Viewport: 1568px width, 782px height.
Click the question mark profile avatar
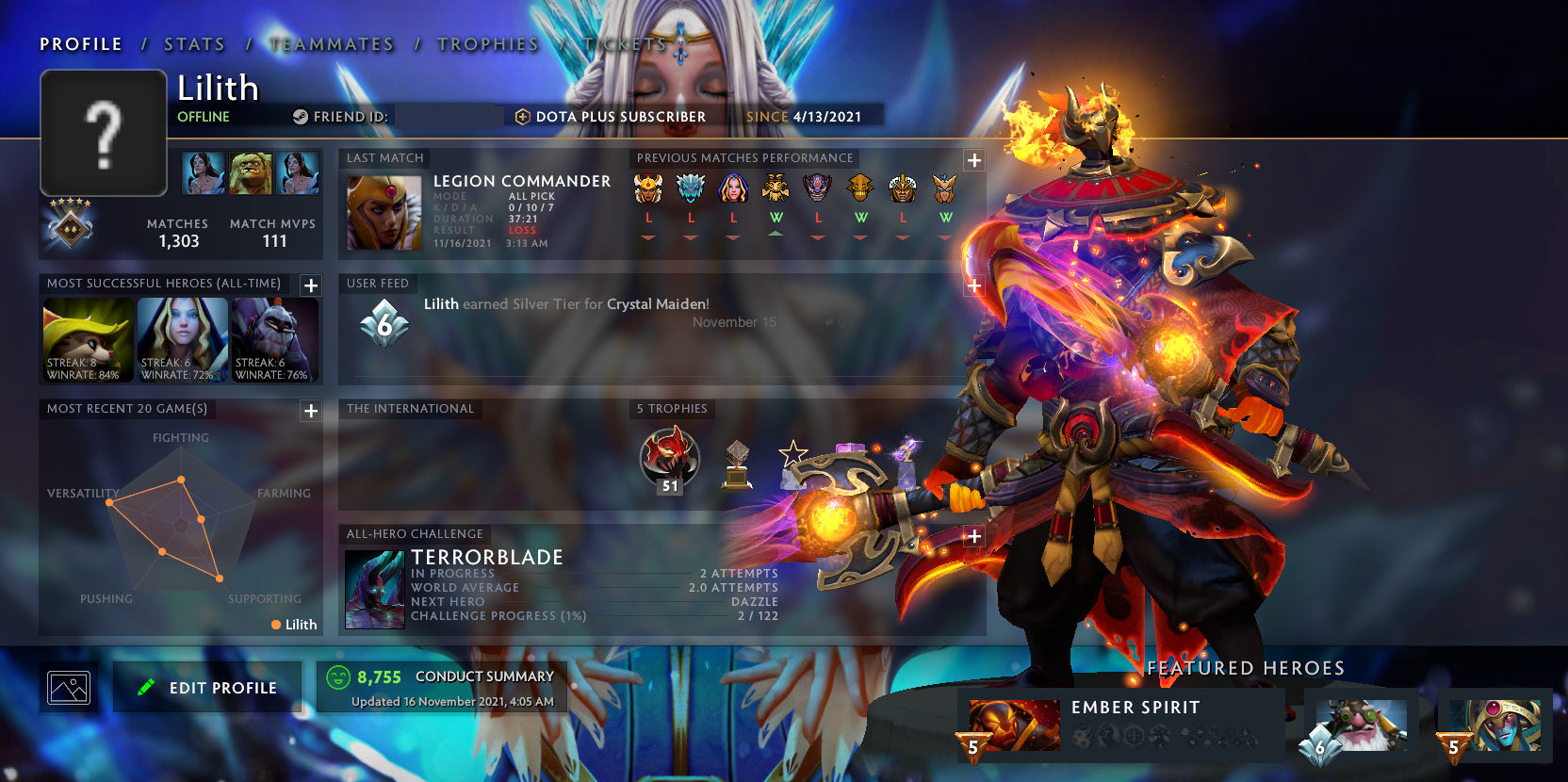pos(104,133)
